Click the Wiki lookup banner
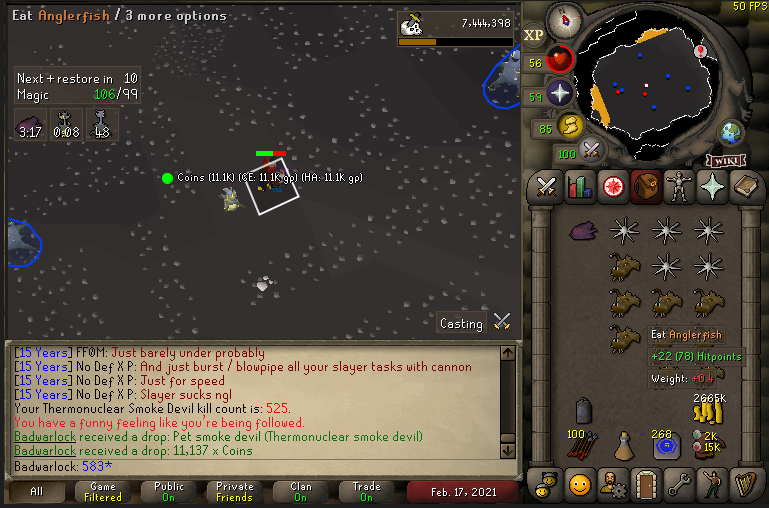 [x=726, y=160]
